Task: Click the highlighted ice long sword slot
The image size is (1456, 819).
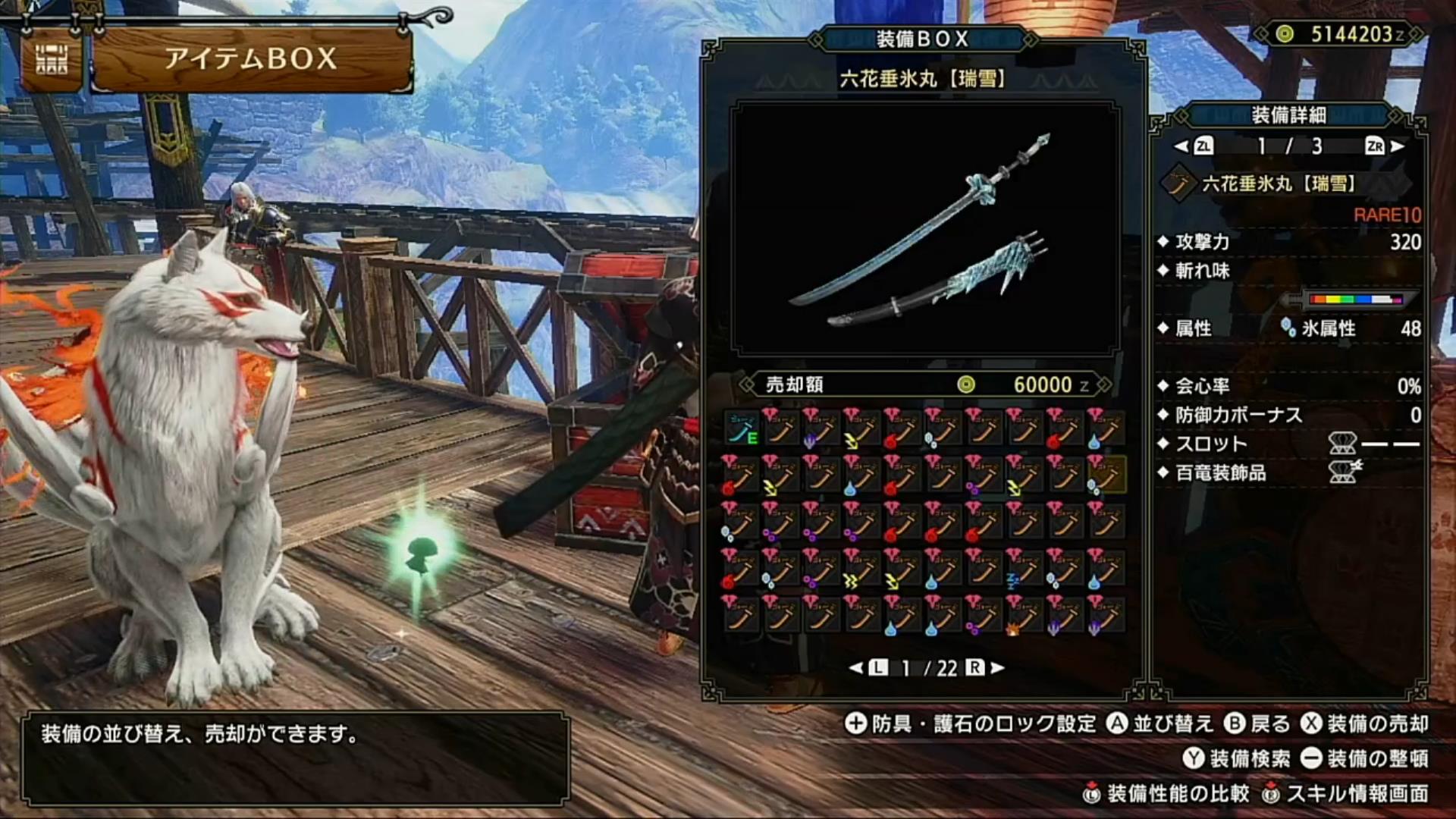Action: (x=1105, y=475)
